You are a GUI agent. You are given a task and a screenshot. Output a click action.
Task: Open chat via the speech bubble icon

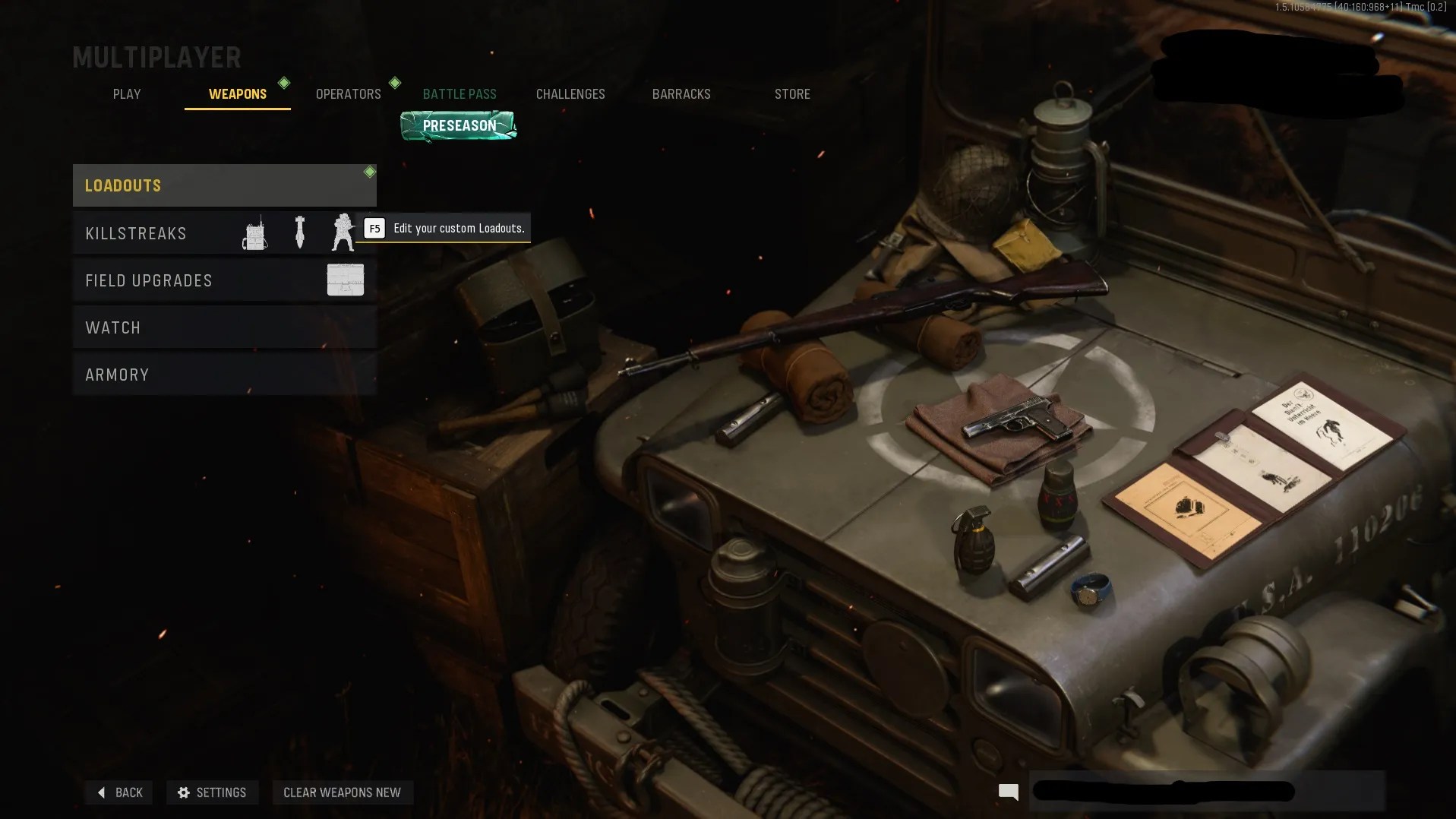(1008, 792)
